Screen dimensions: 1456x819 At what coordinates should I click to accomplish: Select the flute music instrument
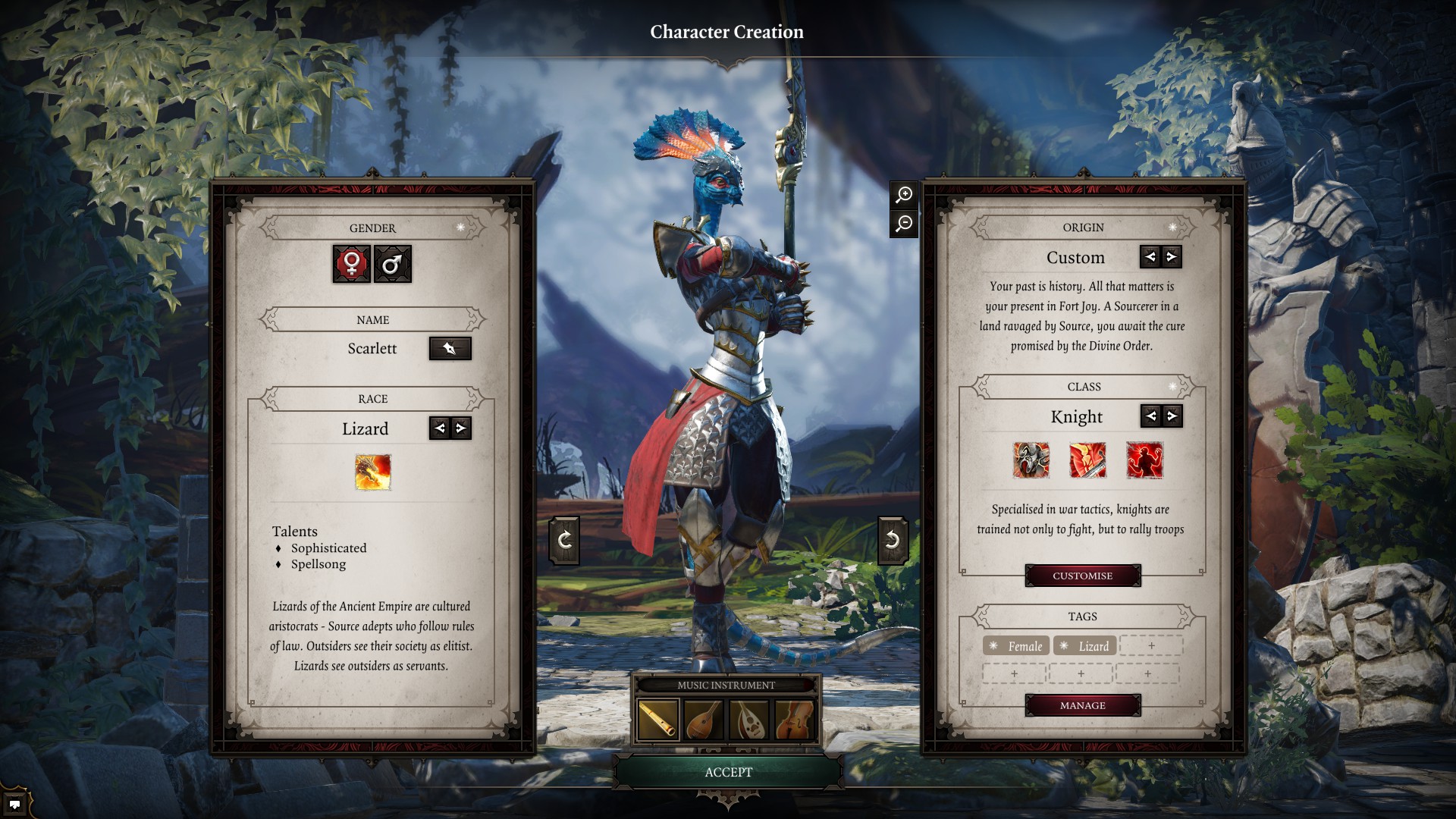pyautogui.click(x=658, y=719)
